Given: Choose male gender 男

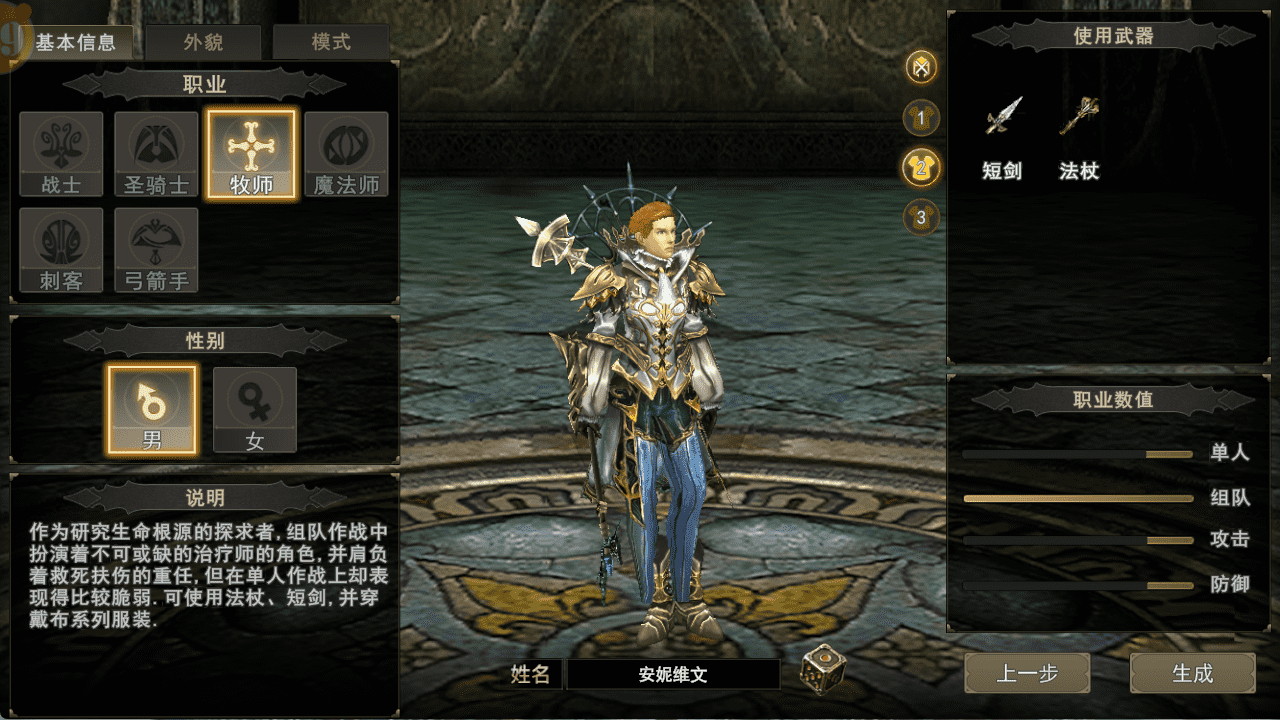Looking at the screenshot, I should tap(152, 409).
